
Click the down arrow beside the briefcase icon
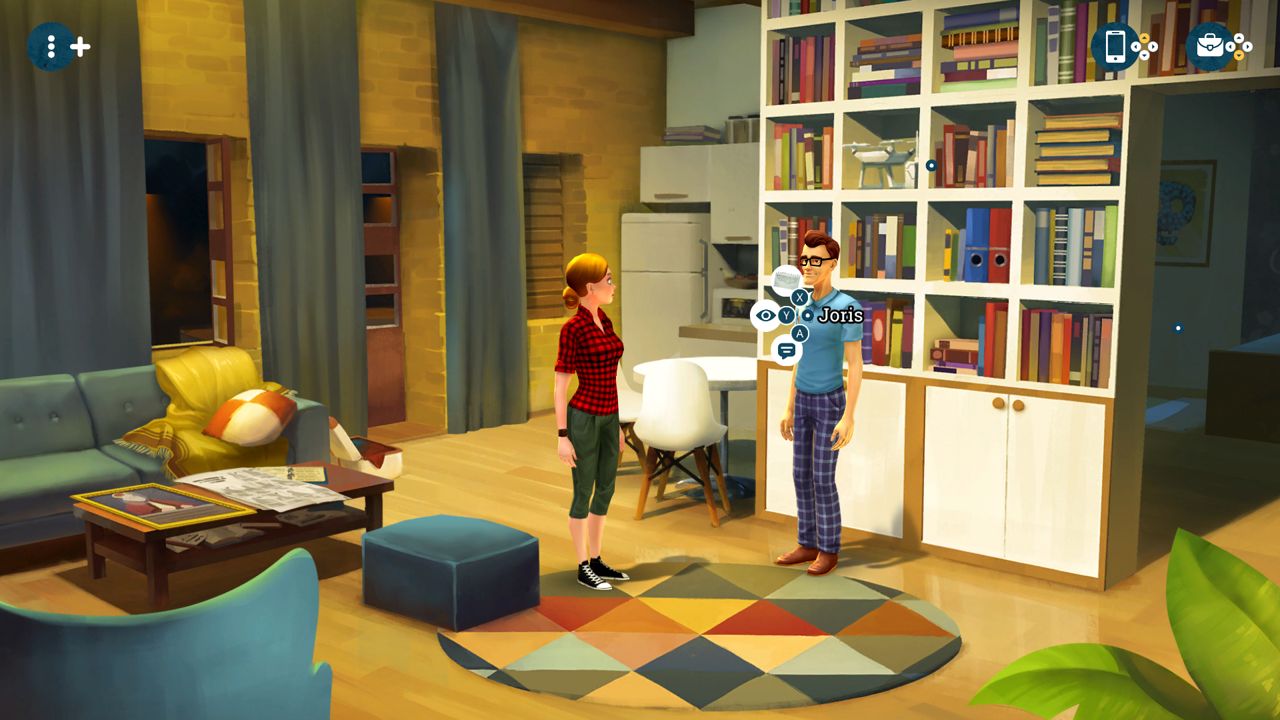[1238, 56]
